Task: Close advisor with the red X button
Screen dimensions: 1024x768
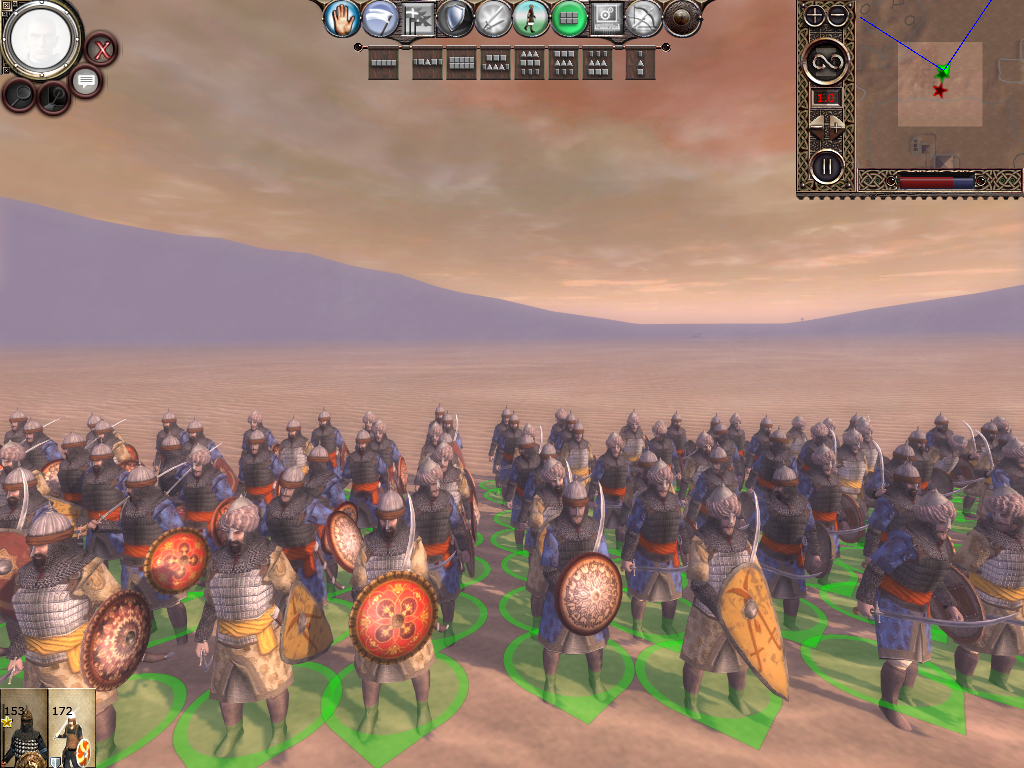Action: [101, 48]
